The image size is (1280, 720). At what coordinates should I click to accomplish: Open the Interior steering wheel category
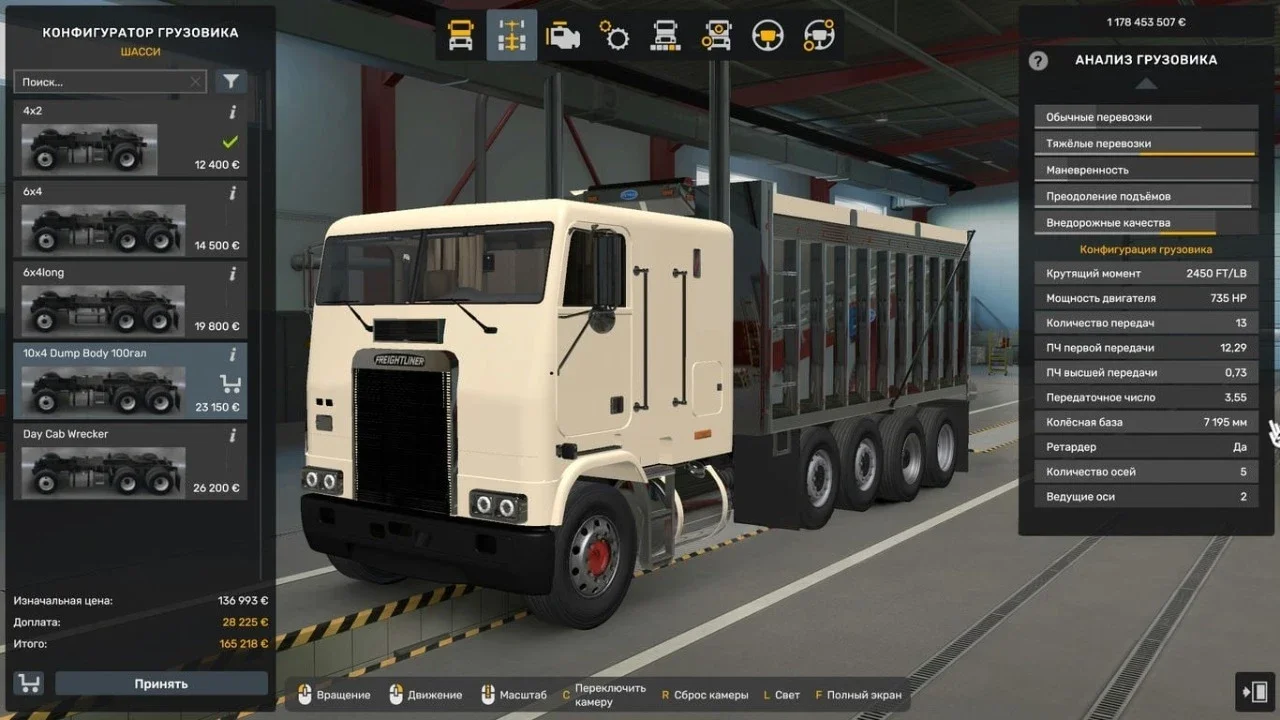pyautogui.click(x=770, y=36)
